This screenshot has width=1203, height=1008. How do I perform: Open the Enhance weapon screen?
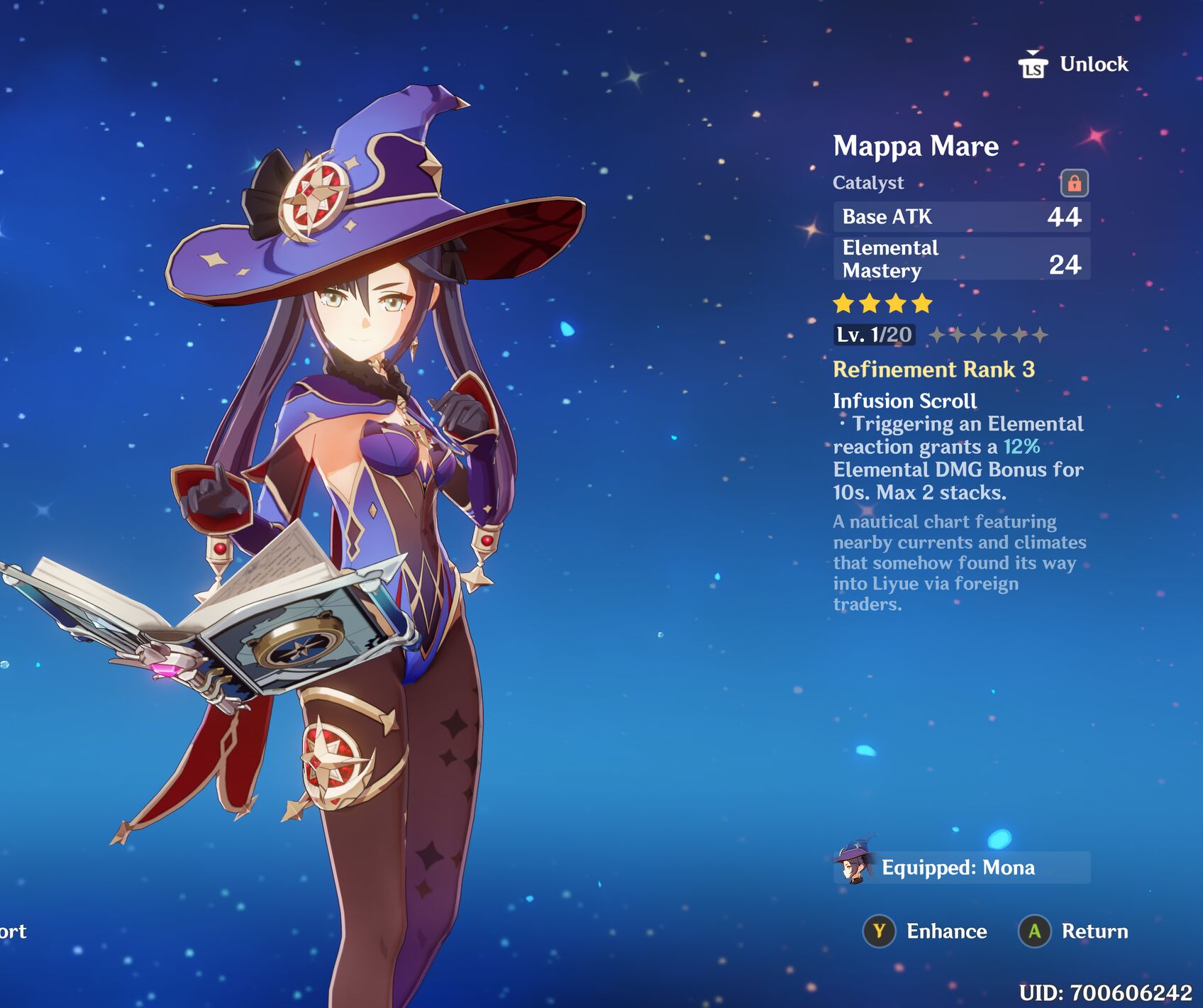click(926, 931)
